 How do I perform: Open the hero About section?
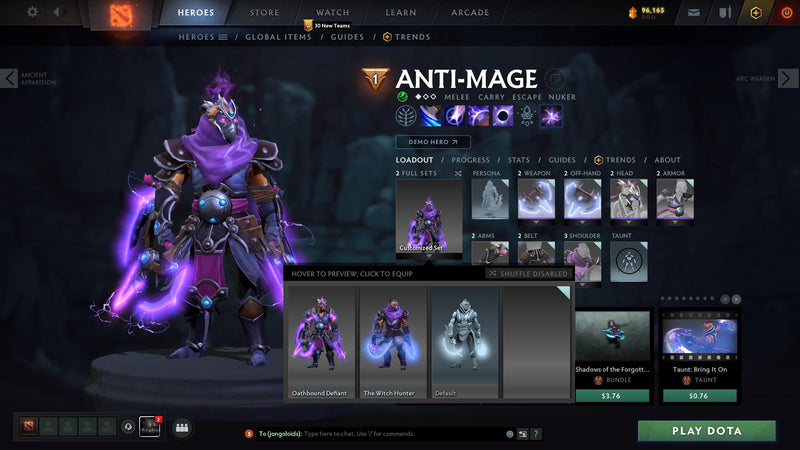667,160
